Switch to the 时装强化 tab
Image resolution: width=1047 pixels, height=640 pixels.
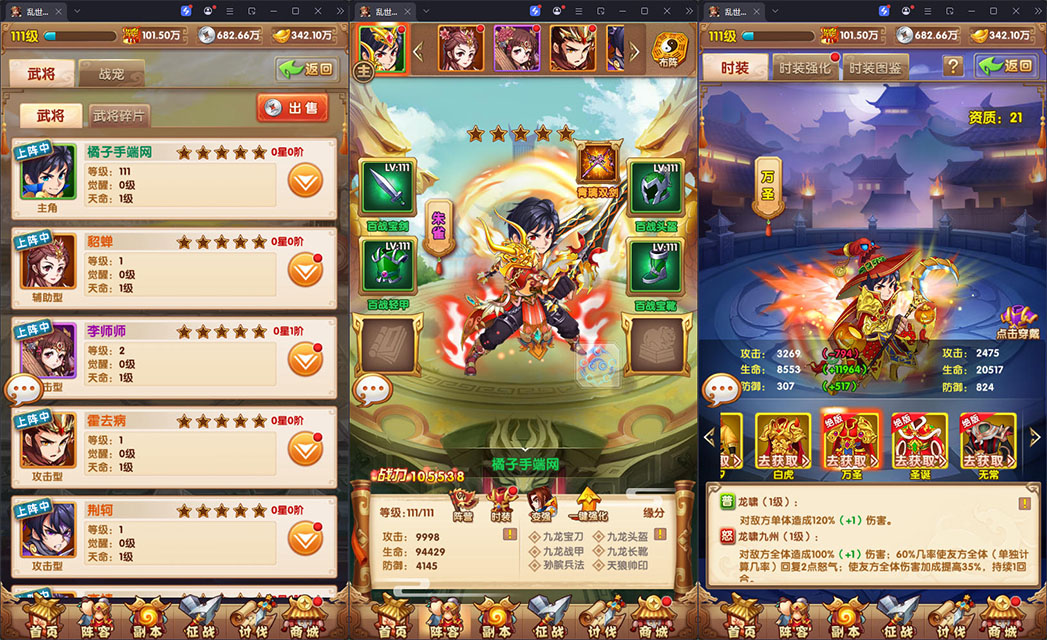click(x=805, y=68)
